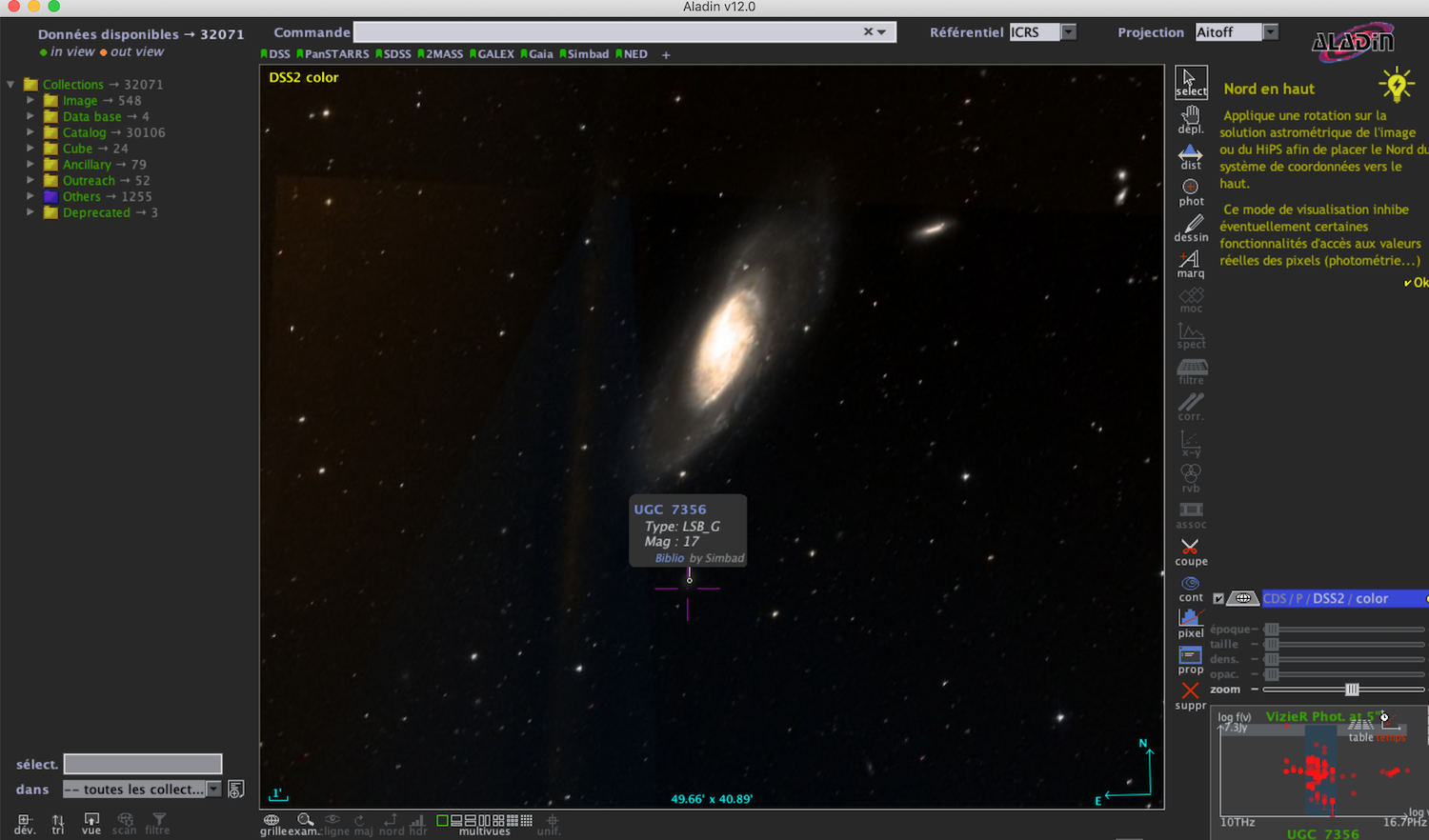1429x840 pixels.
Task: Toggle the DSS2 color layer checkbox
Action: (1218, 599)
